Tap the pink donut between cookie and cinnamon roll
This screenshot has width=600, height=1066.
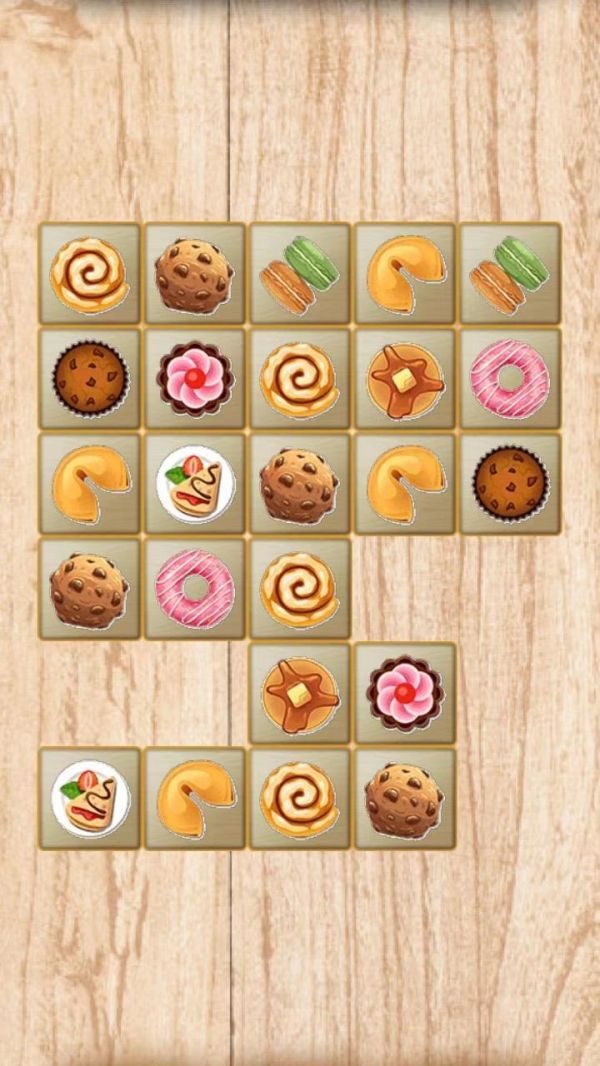(x=195, y=589)
